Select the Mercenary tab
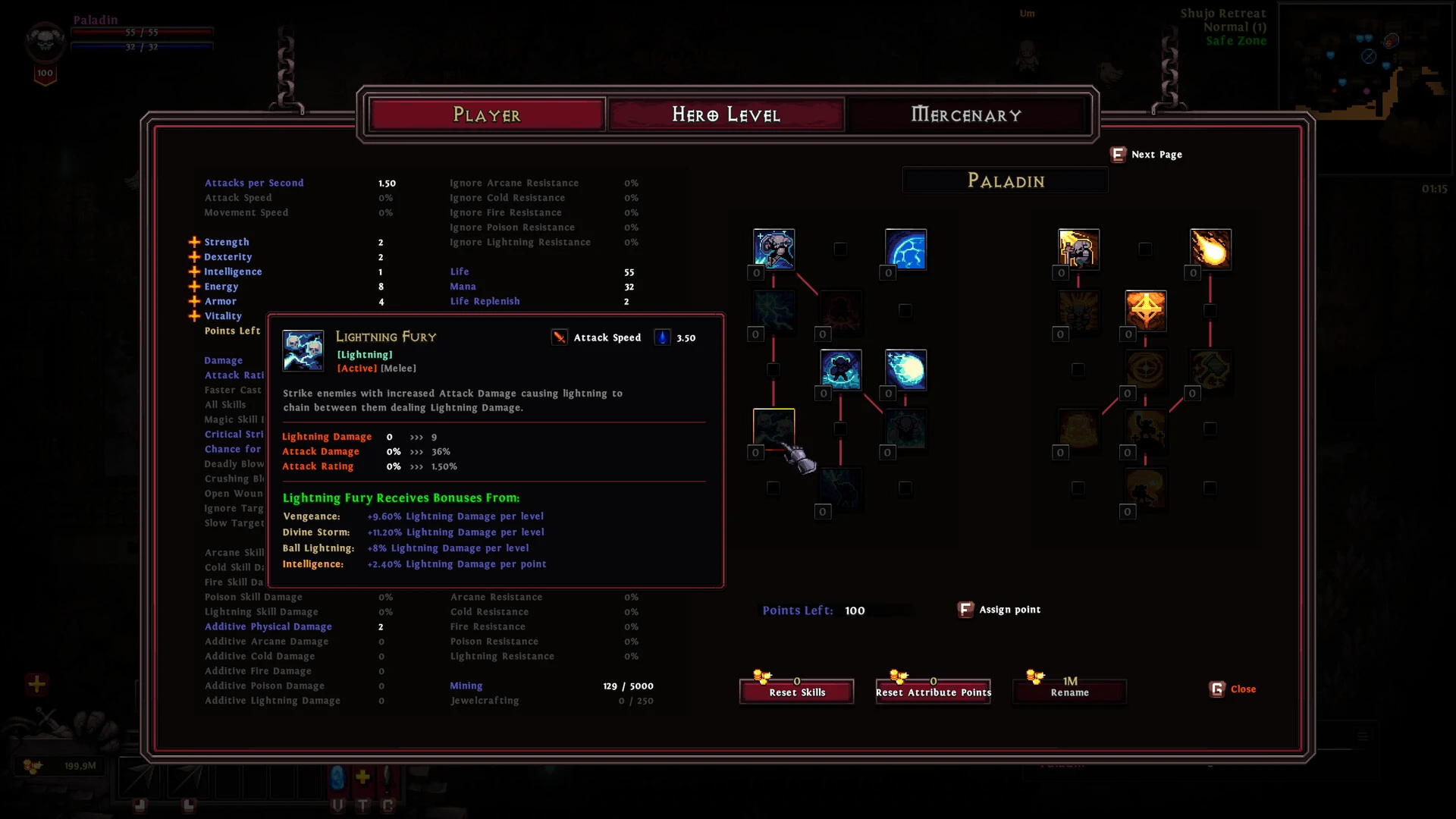This screenshot has width=1456, height=819. pos(965,115)
